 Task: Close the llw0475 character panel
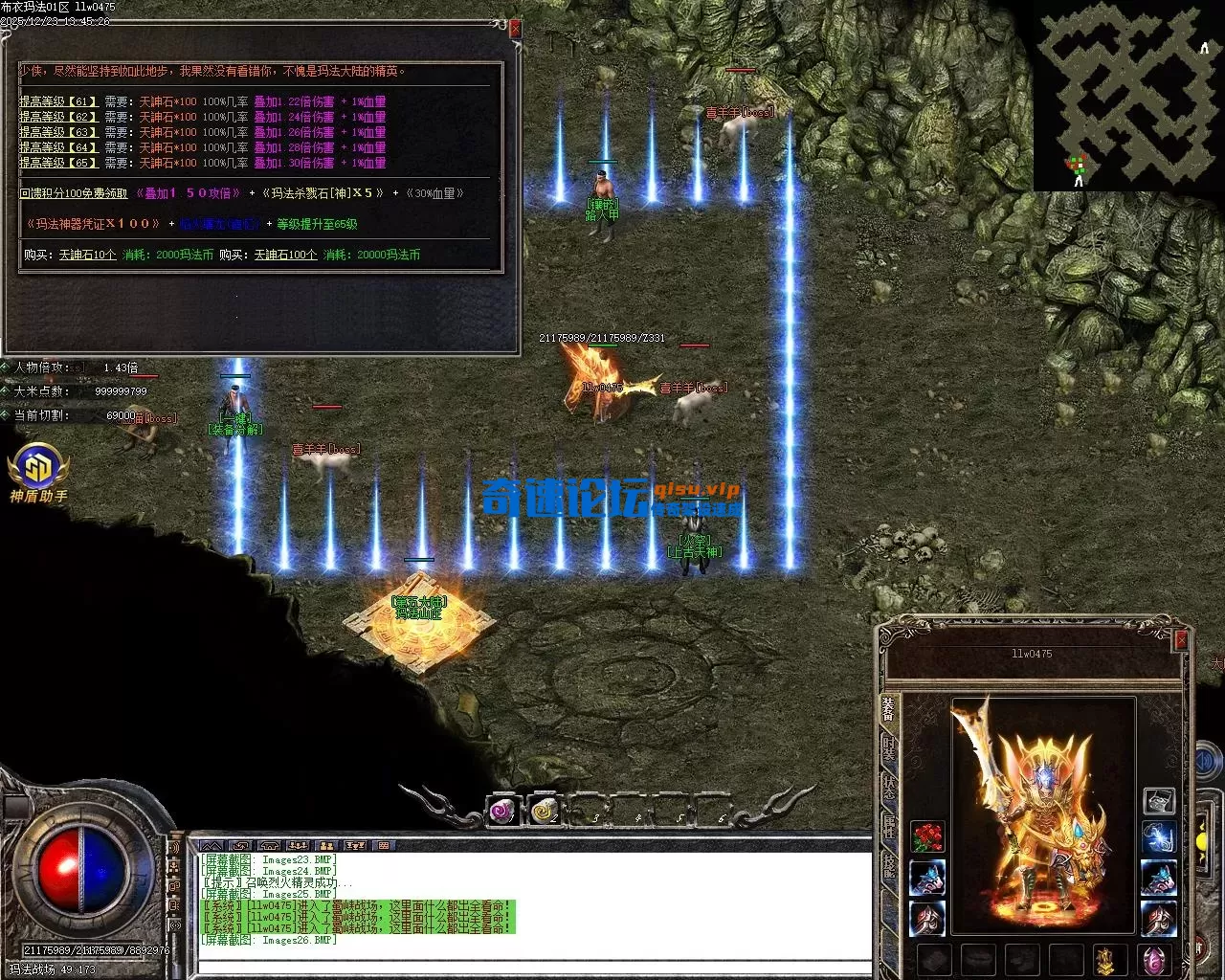click(1180, 639)
